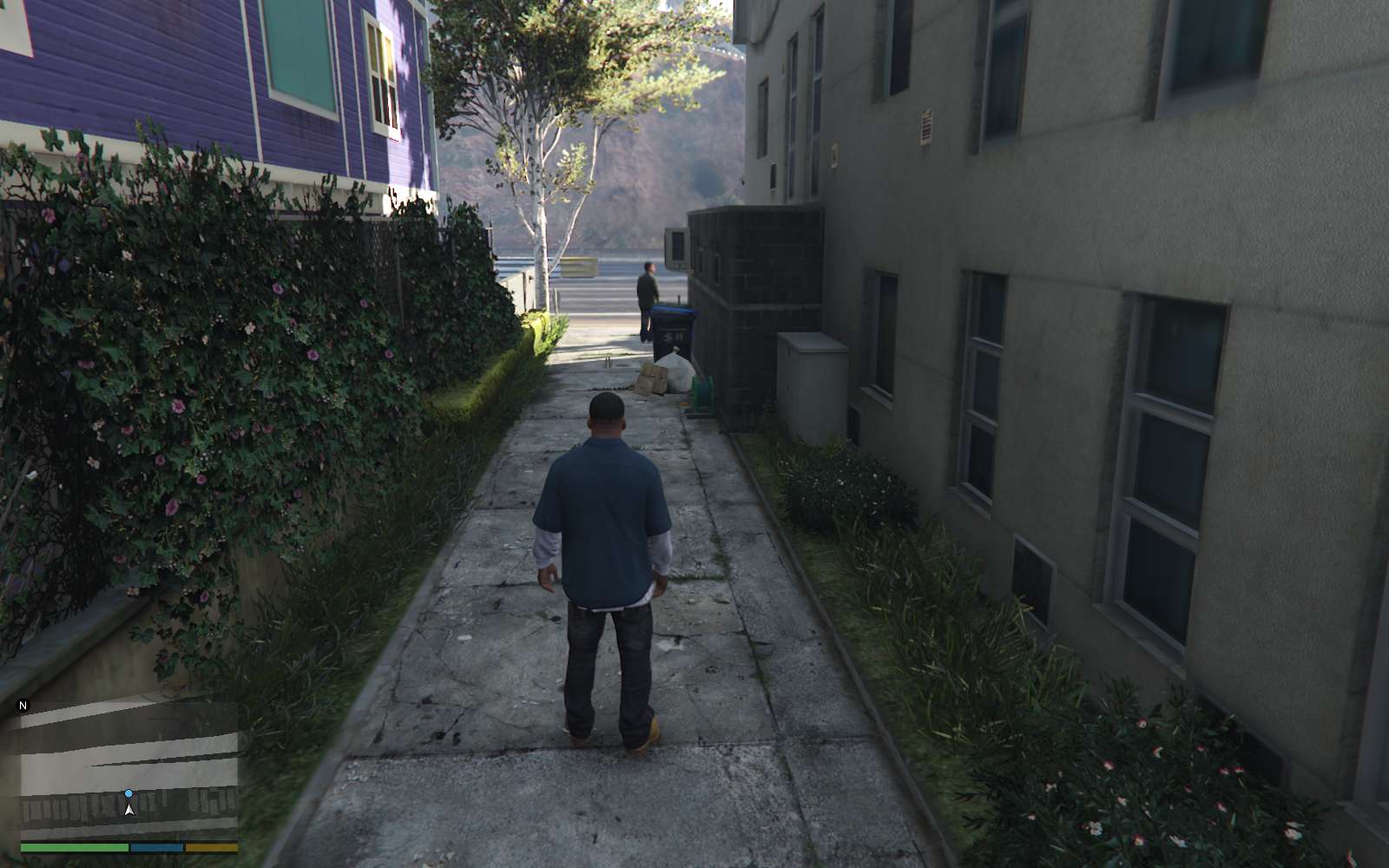Select the white player arrow on minimap
1389x868 pixels.
(128, 810)
